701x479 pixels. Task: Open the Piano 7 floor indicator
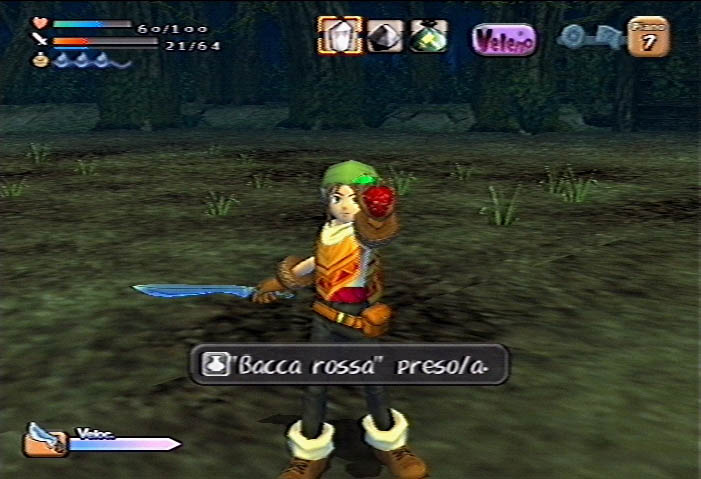649,38
